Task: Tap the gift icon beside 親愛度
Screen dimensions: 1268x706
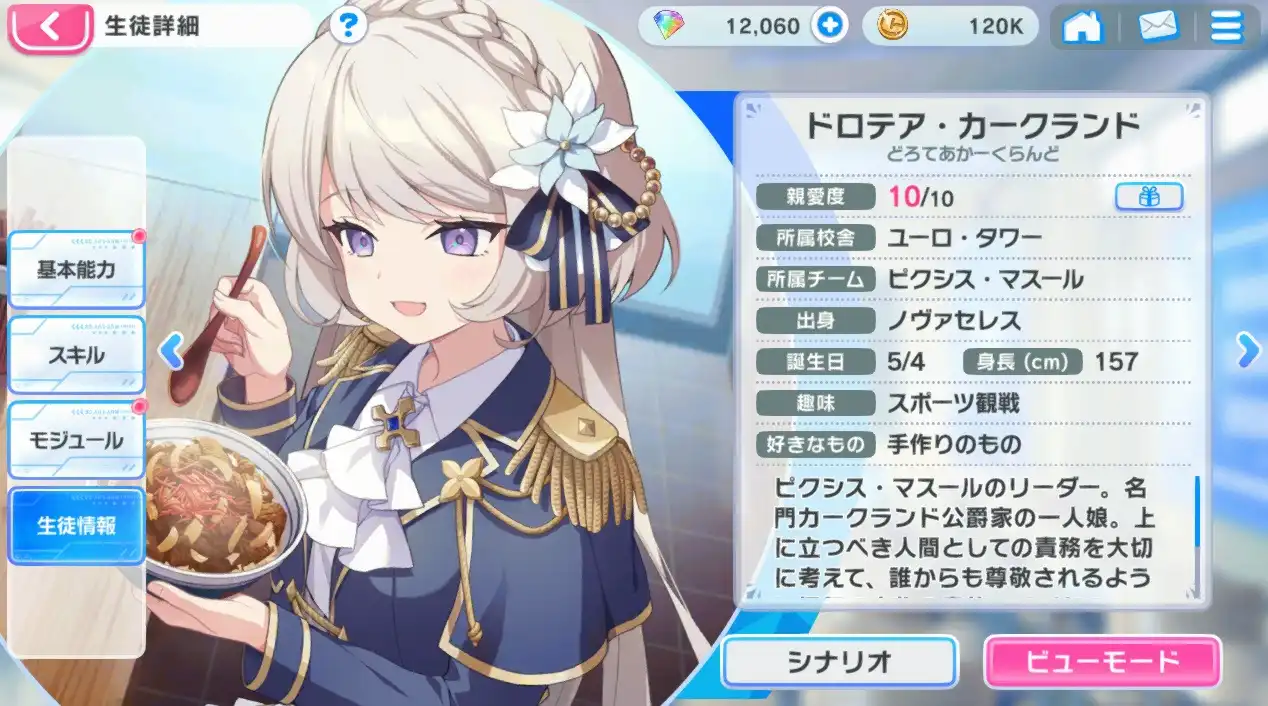Action: coord(1149,197)
